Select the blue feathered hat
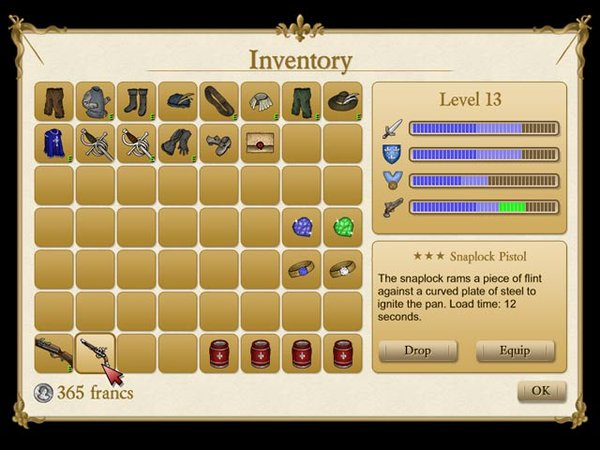This screenshot has width=600, height=450. [x=178, y=102]
